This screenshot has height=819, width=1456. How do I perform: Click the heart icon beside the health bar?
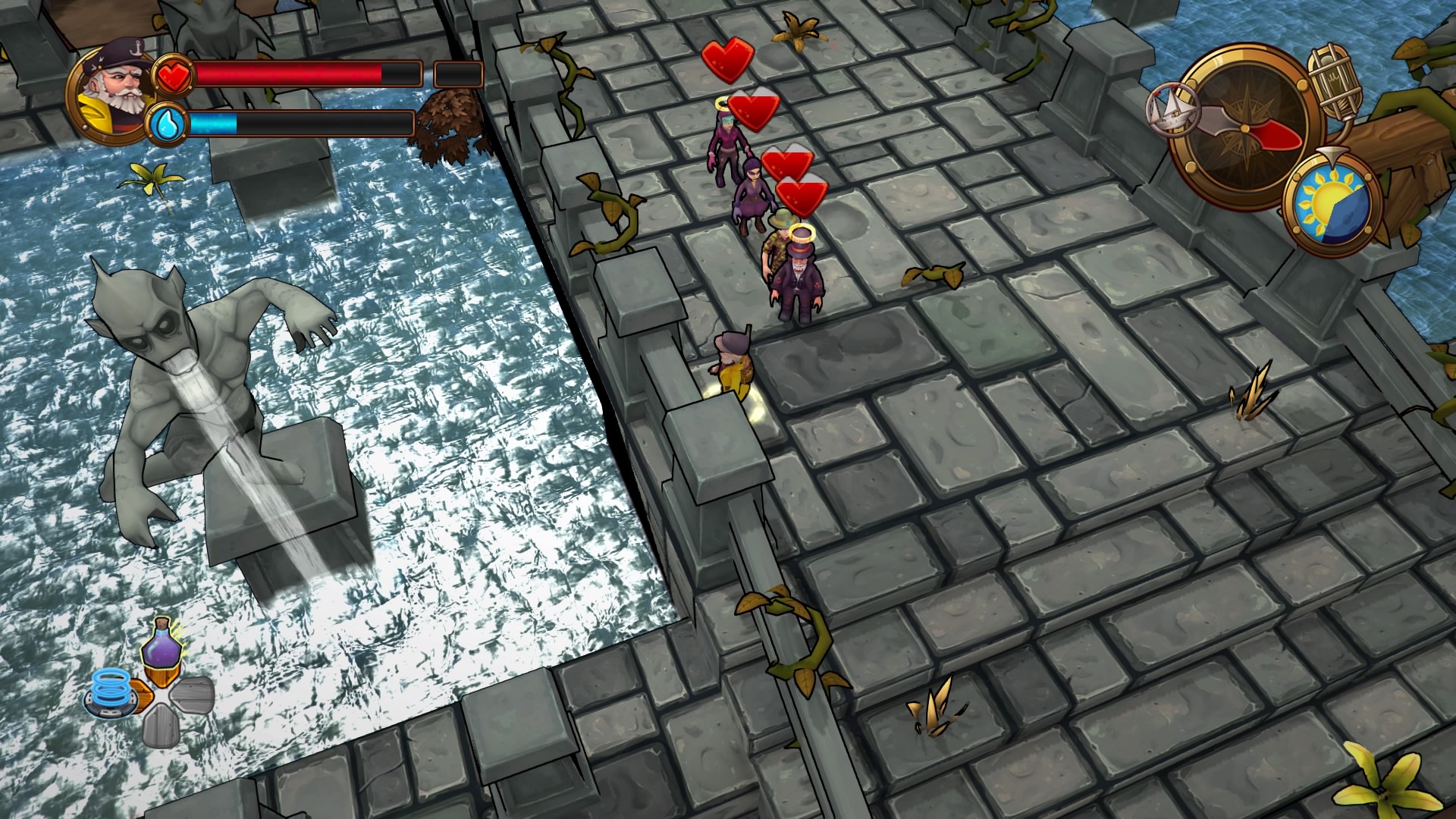pyautogui.click(x=175, y=74)
